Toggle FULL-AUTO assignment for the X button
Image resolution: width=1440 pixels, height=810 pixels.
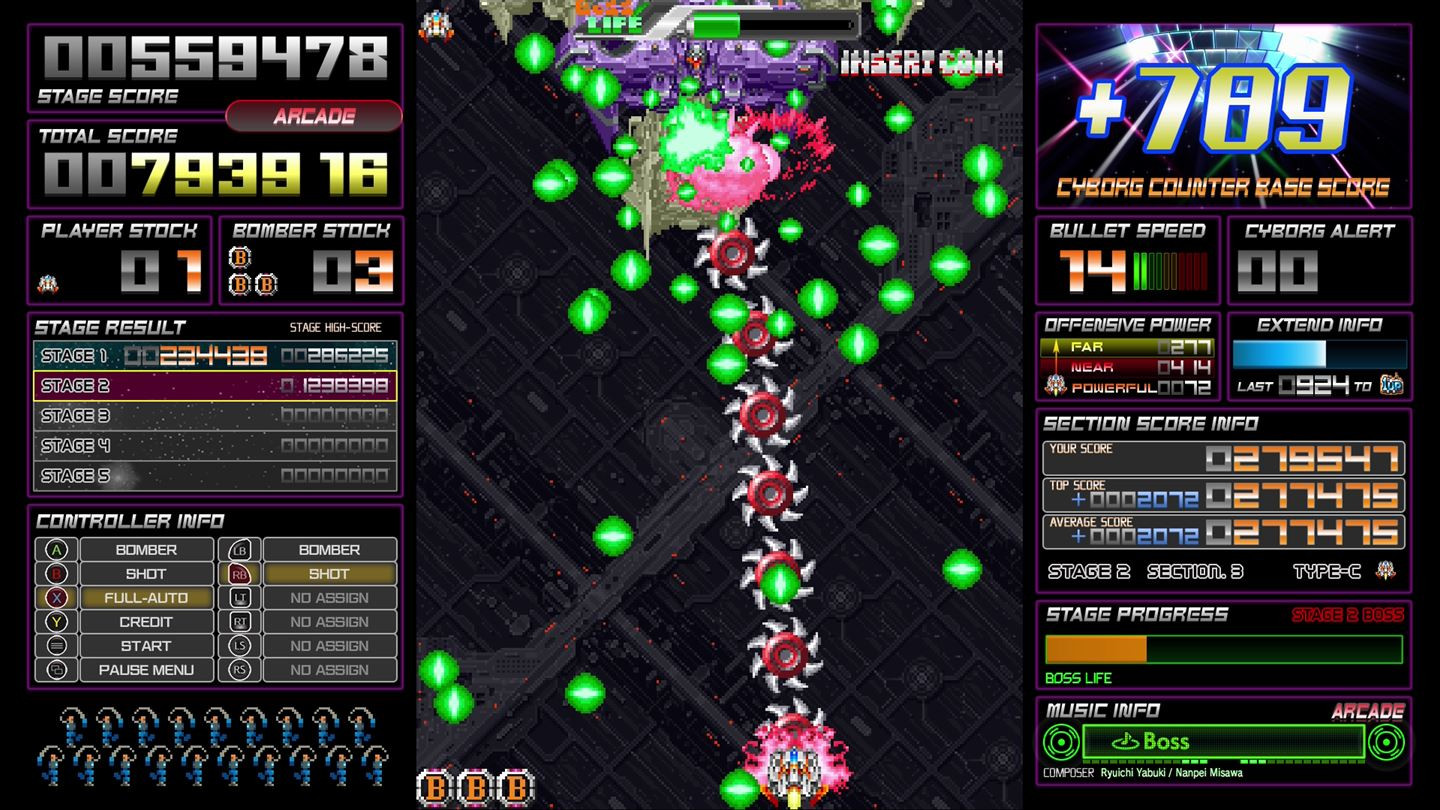pos(145,598)
